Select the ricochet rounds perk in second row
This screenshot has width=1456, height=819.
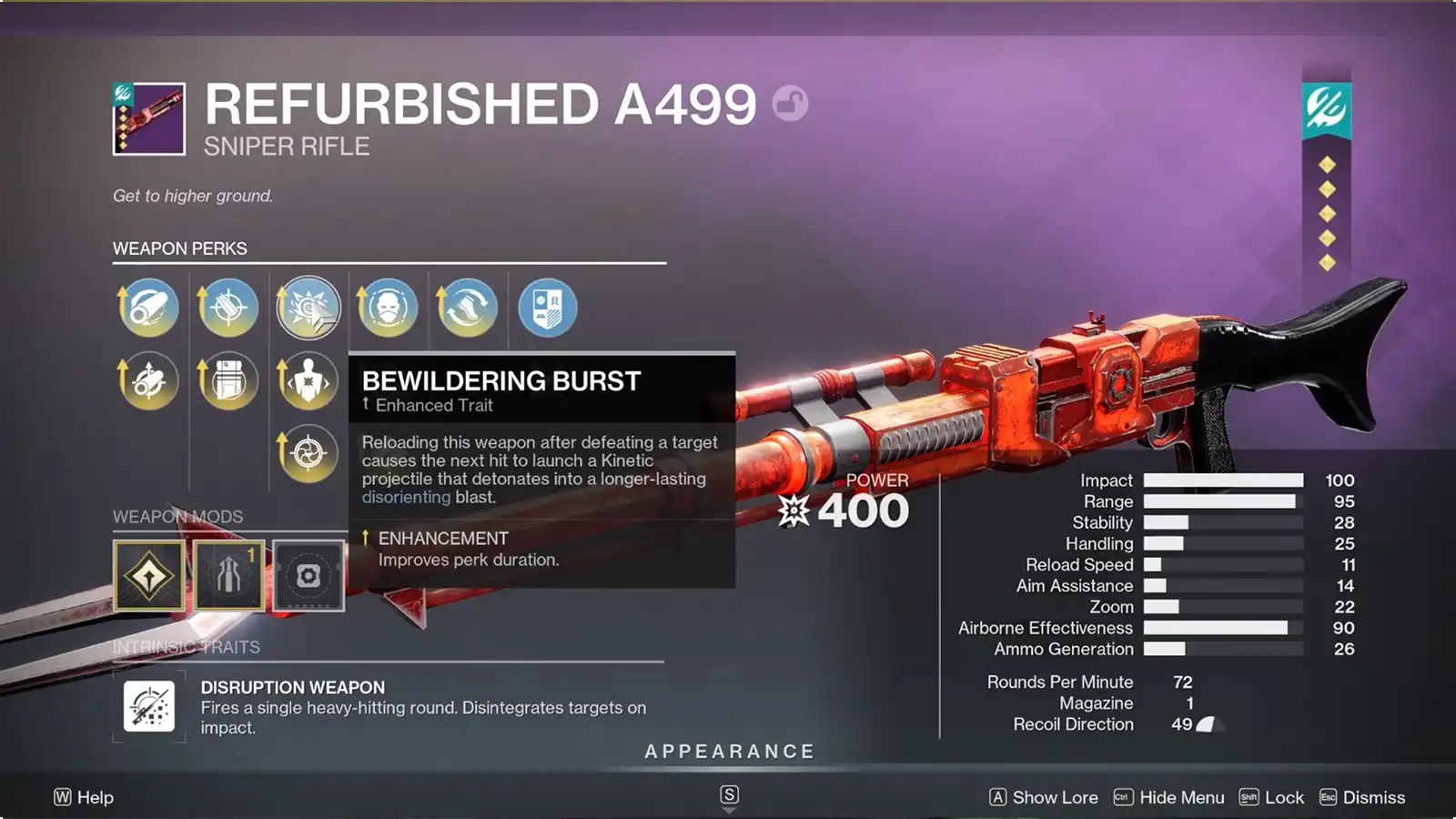click(147, 380)
